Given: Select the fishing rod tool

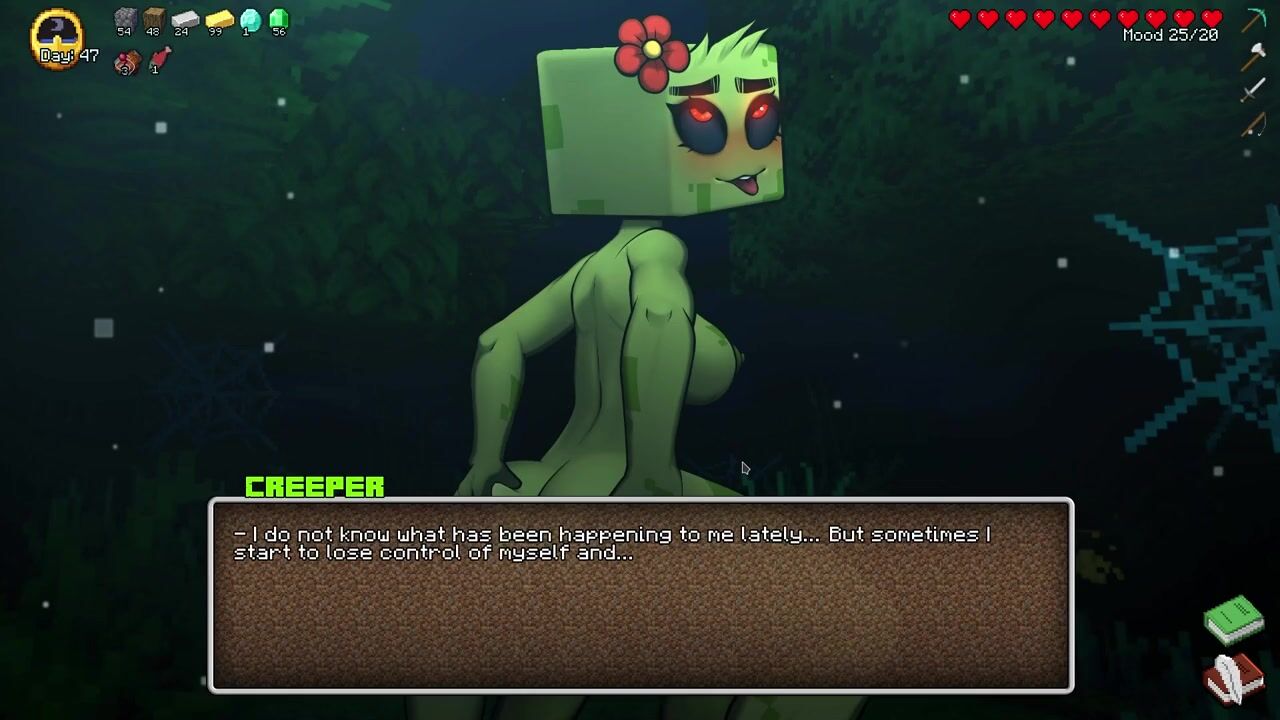Looking at the screenshot, I should [x=1253, y=125].
